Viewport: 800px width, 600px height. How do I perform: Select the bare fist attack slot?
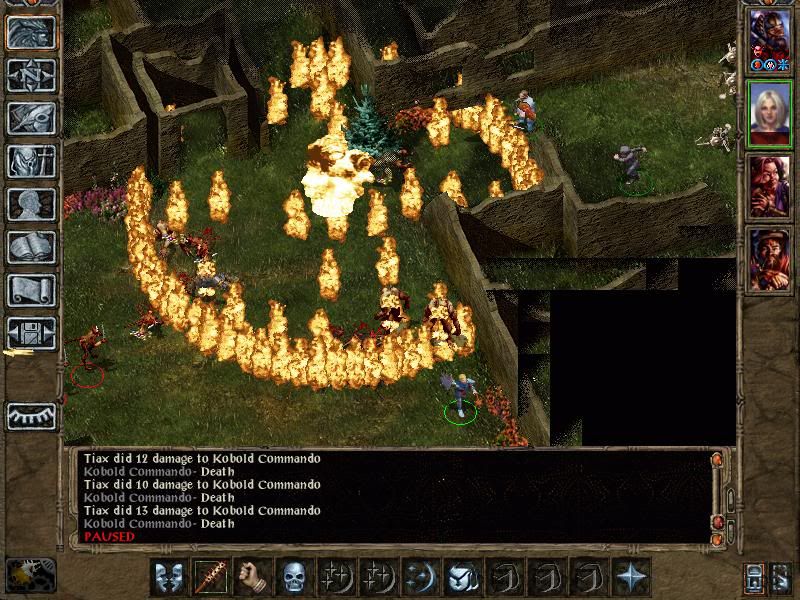254,577
